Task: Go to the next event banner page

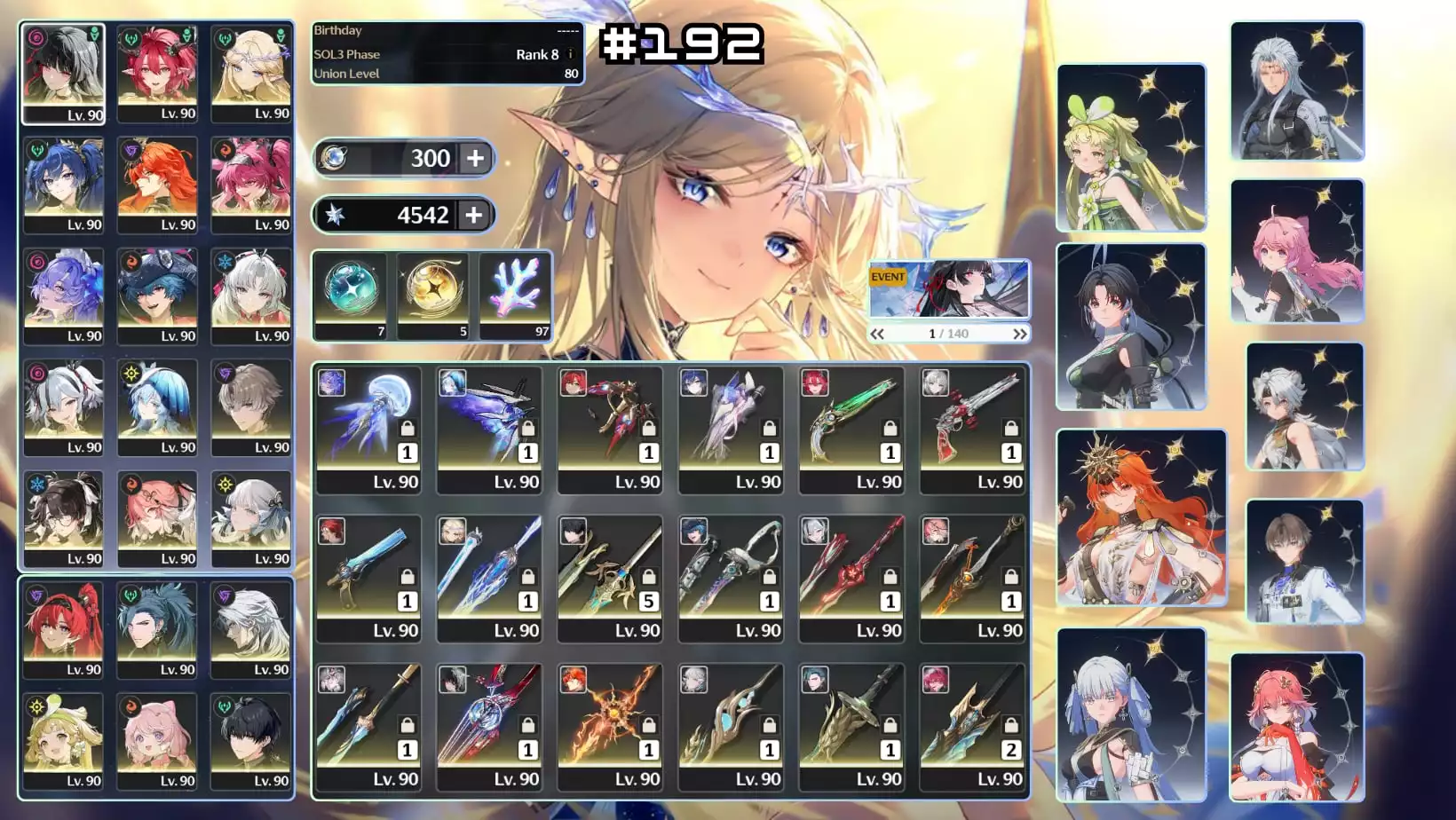Action: click(x=1019, y=334)
